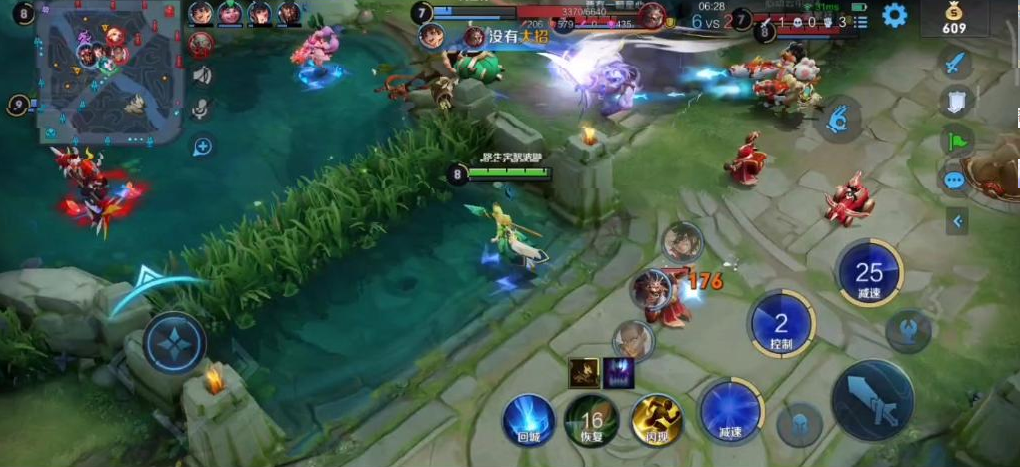Cast the blue 减速 skill beside the helmet button
This screenshot has height=467, width=1020.
click(731, 410)
